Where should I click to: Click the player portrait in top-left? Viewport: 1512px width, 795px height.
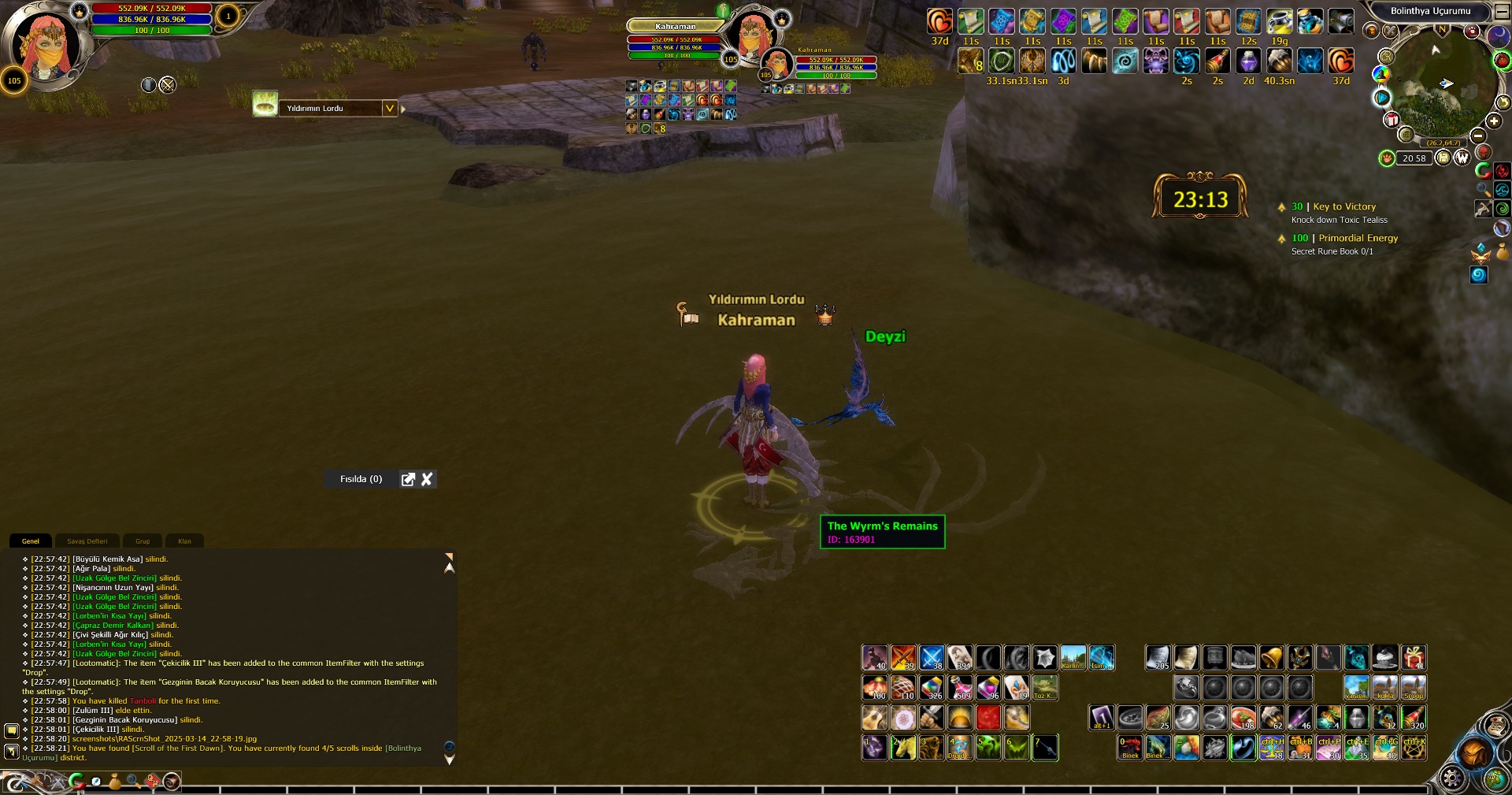(46, 46)
